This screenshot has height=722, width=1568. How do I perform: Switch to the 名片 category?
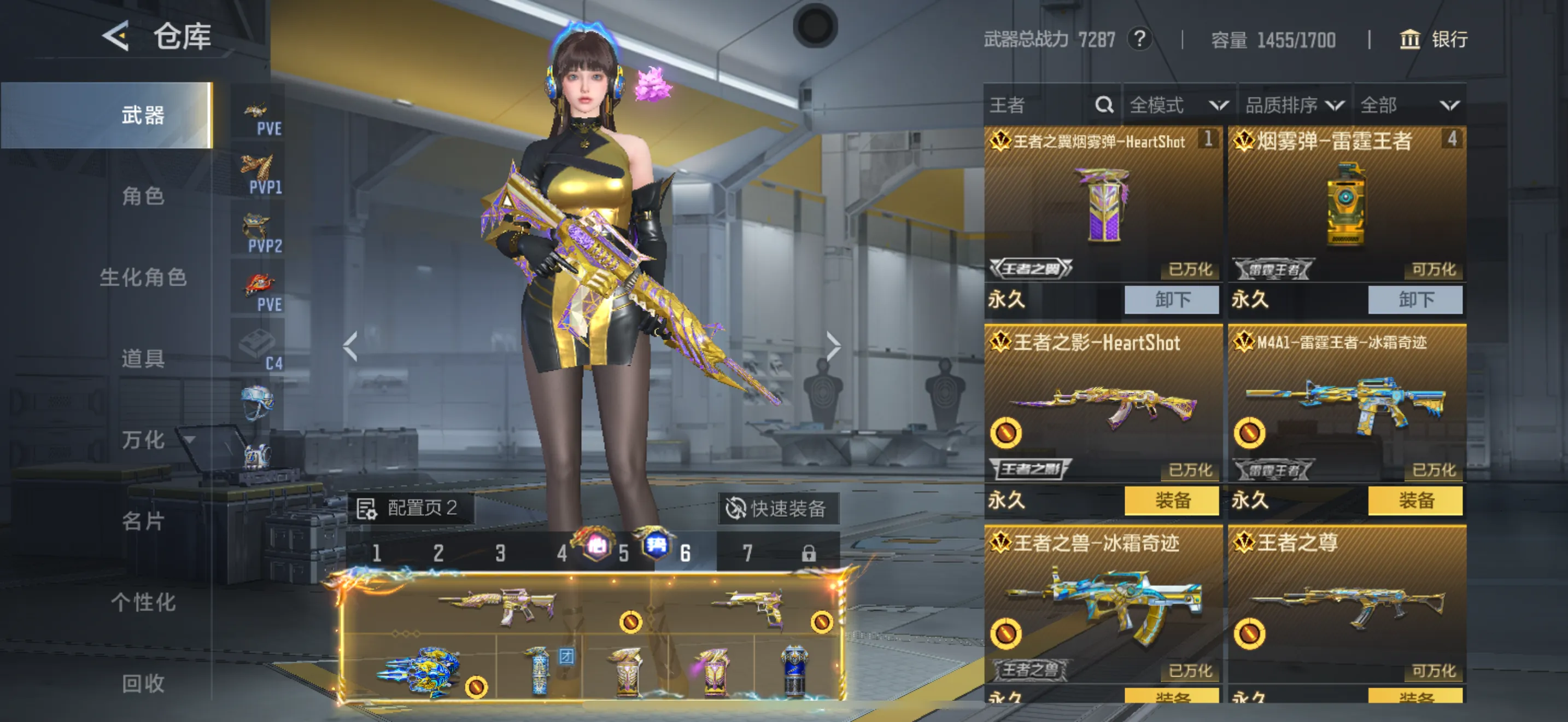[143, 521]
